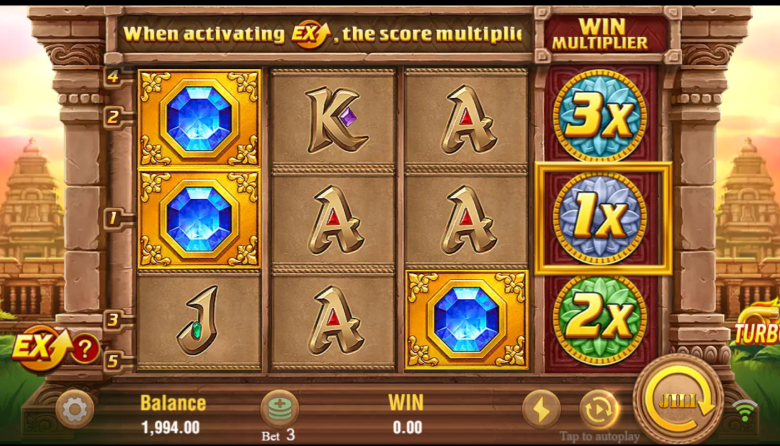This screenshot has width=780, height=446.
Task: Toggle the lightning bolt fast spin
Action: pos(541,408)
